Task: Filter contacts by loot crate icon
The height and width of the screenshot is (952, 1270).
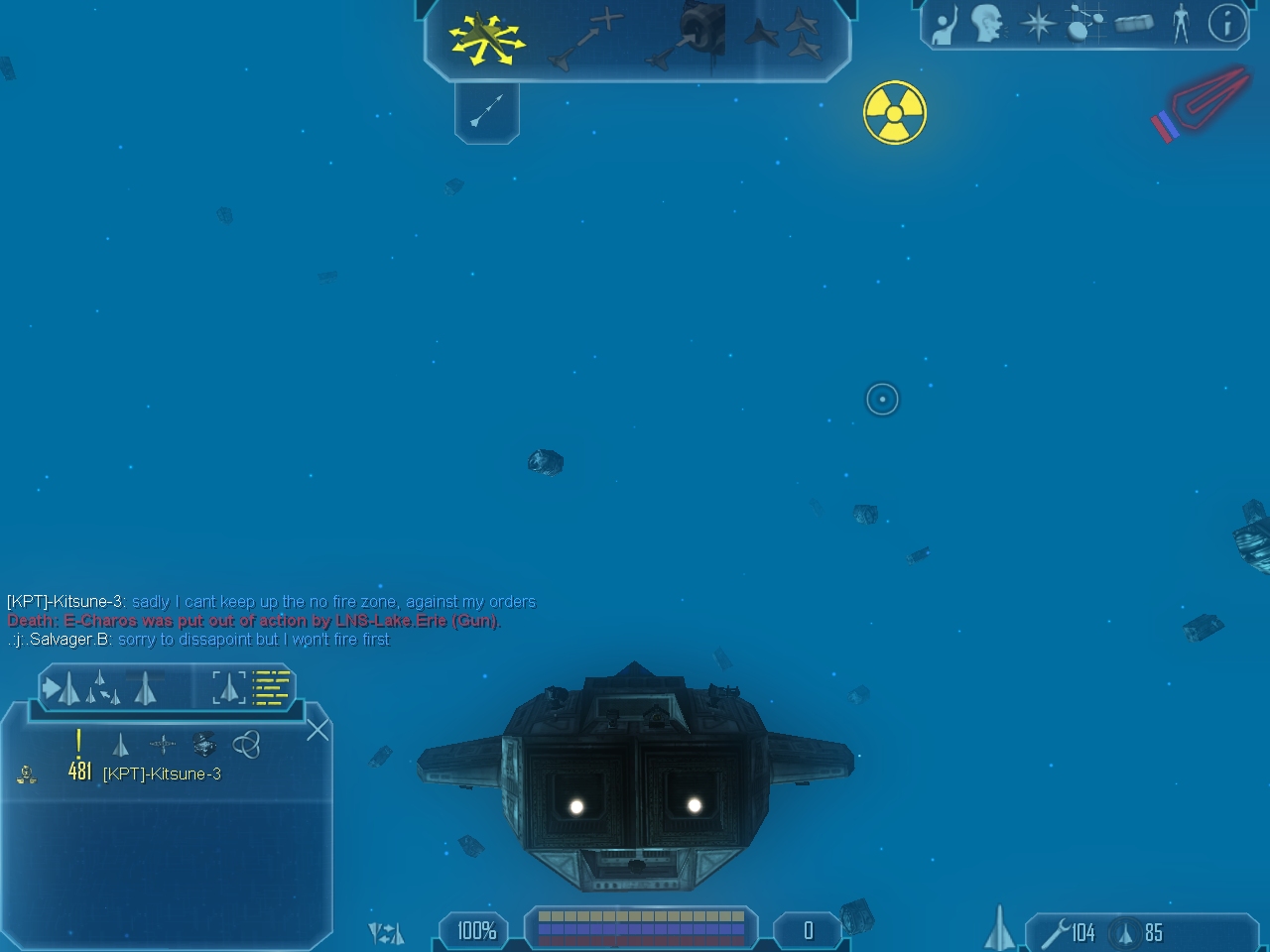Action: pyautogui.click(x=204, y=744)
